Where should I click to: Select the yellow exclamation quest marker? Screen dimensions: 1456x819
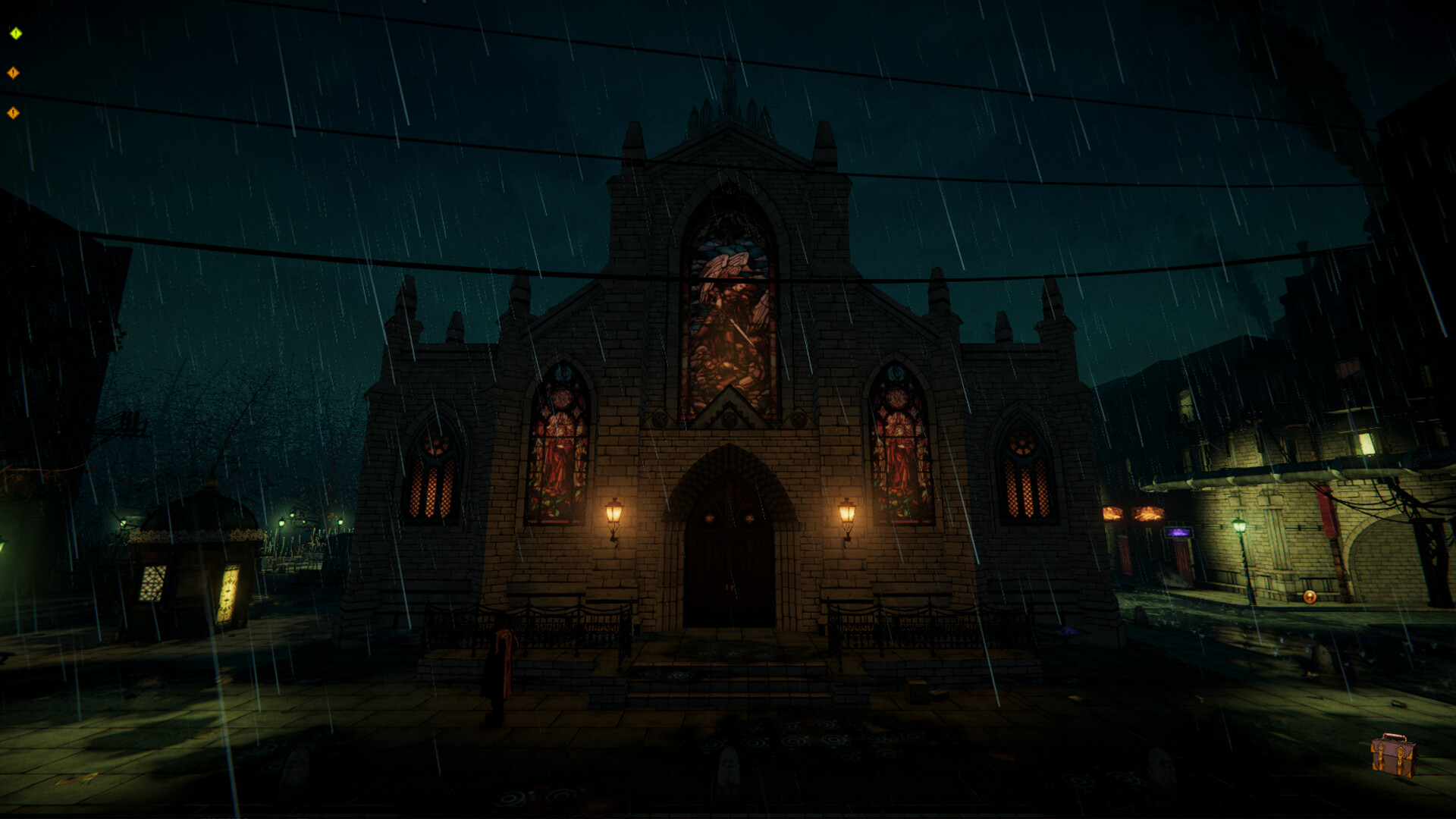pos(15,33)
